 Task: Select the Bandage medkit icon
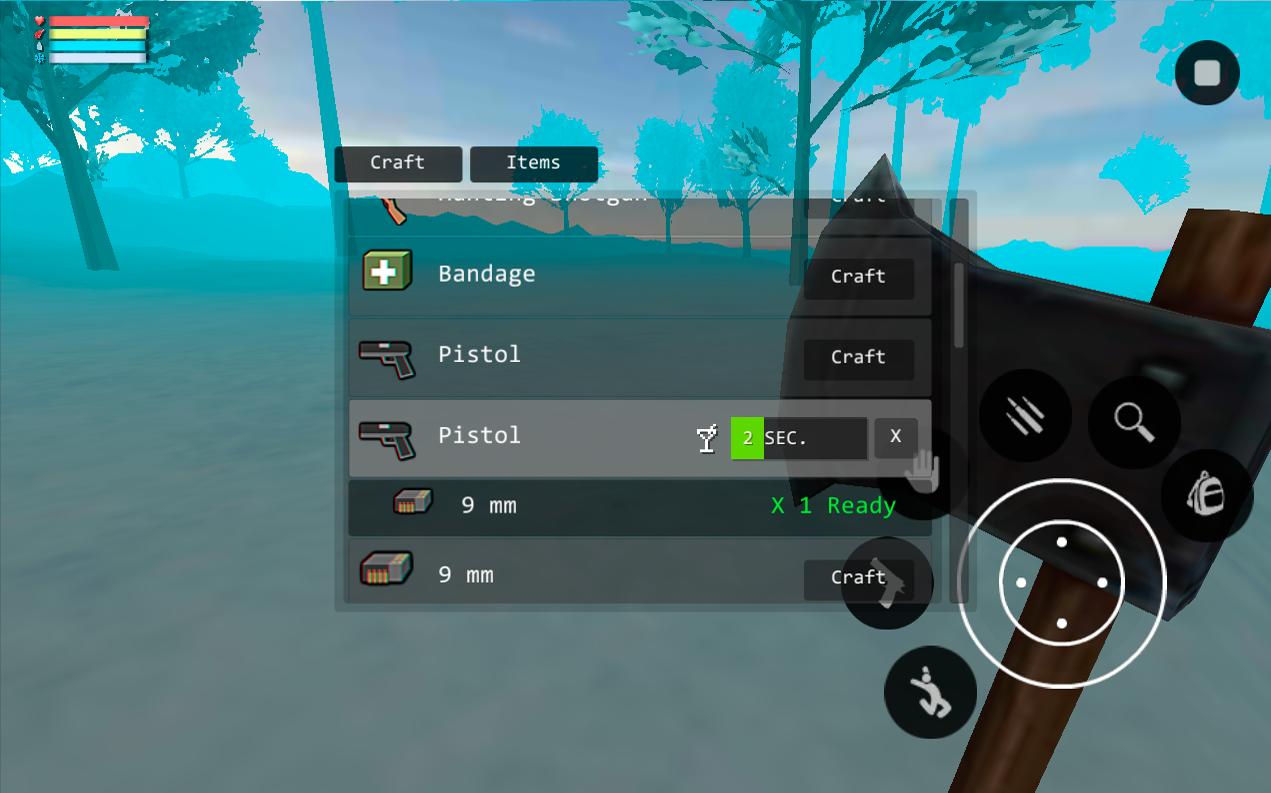click(x=387, y=272)
